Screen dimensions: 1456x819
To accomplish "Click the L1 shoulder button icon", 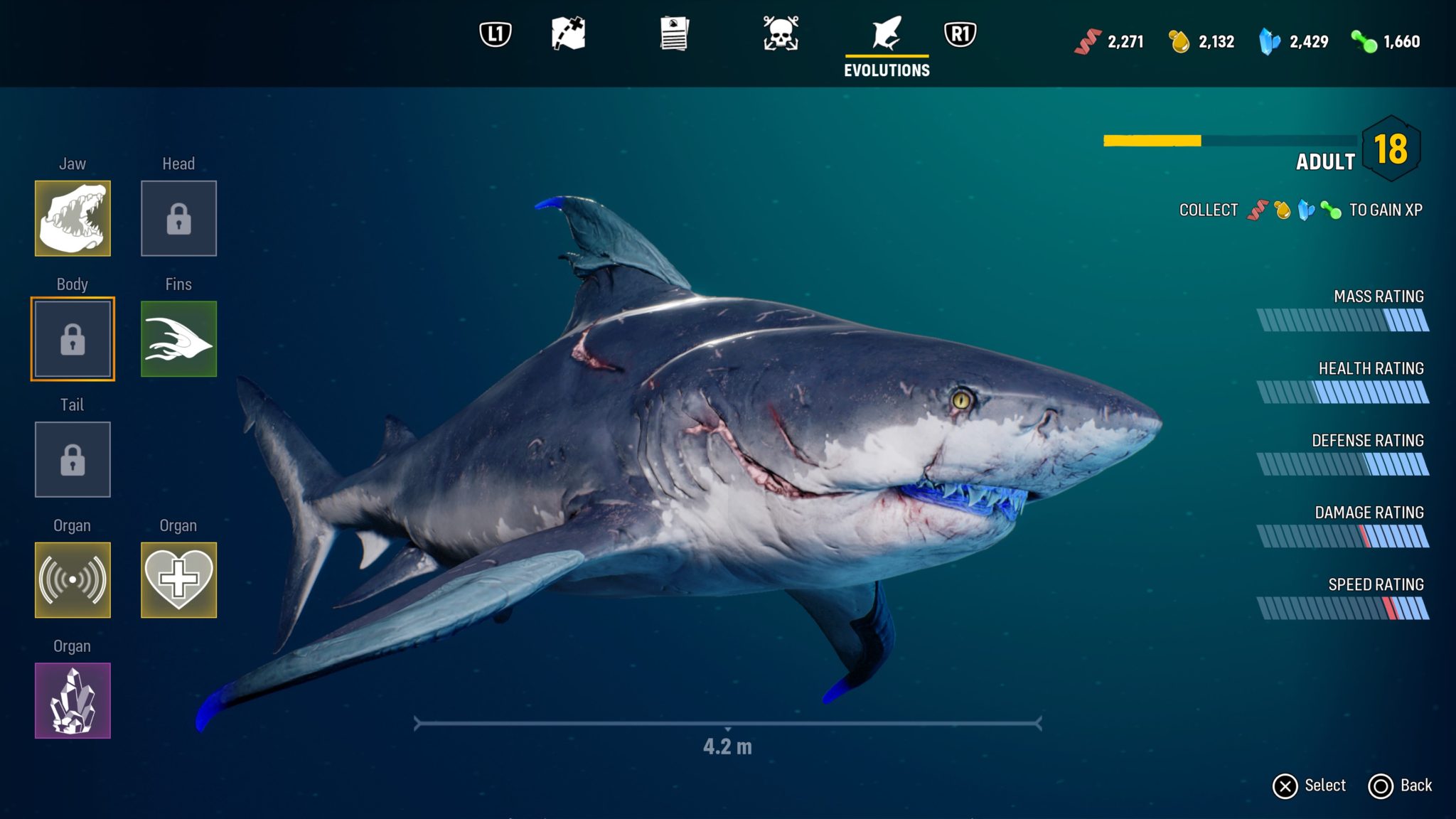I will (494, 34).
